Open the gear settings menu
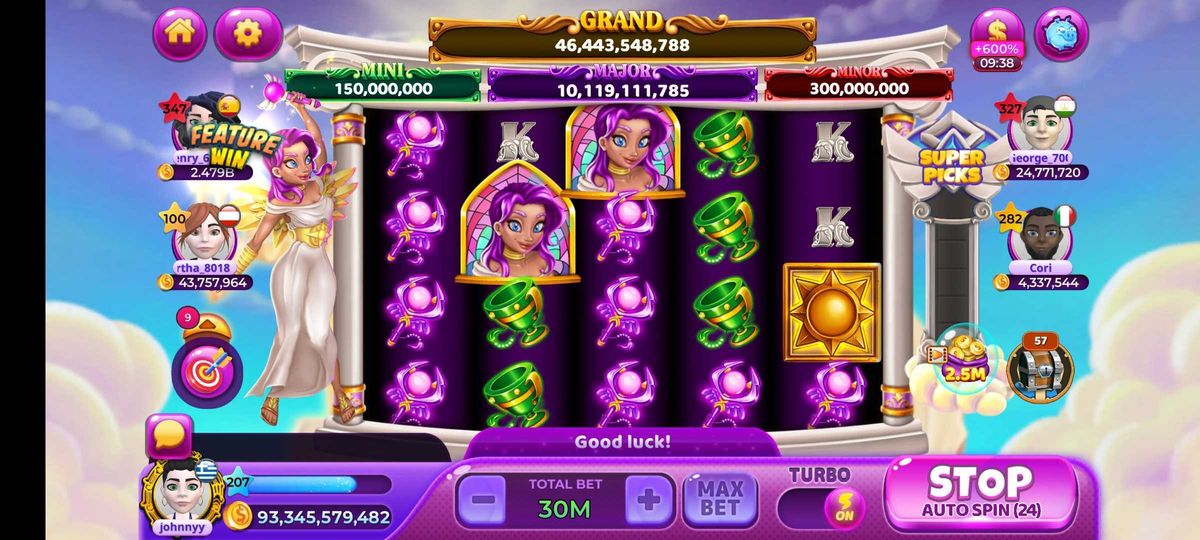Image resolution: width=1200 pixels, height=540 pixels. coord(247,34)
